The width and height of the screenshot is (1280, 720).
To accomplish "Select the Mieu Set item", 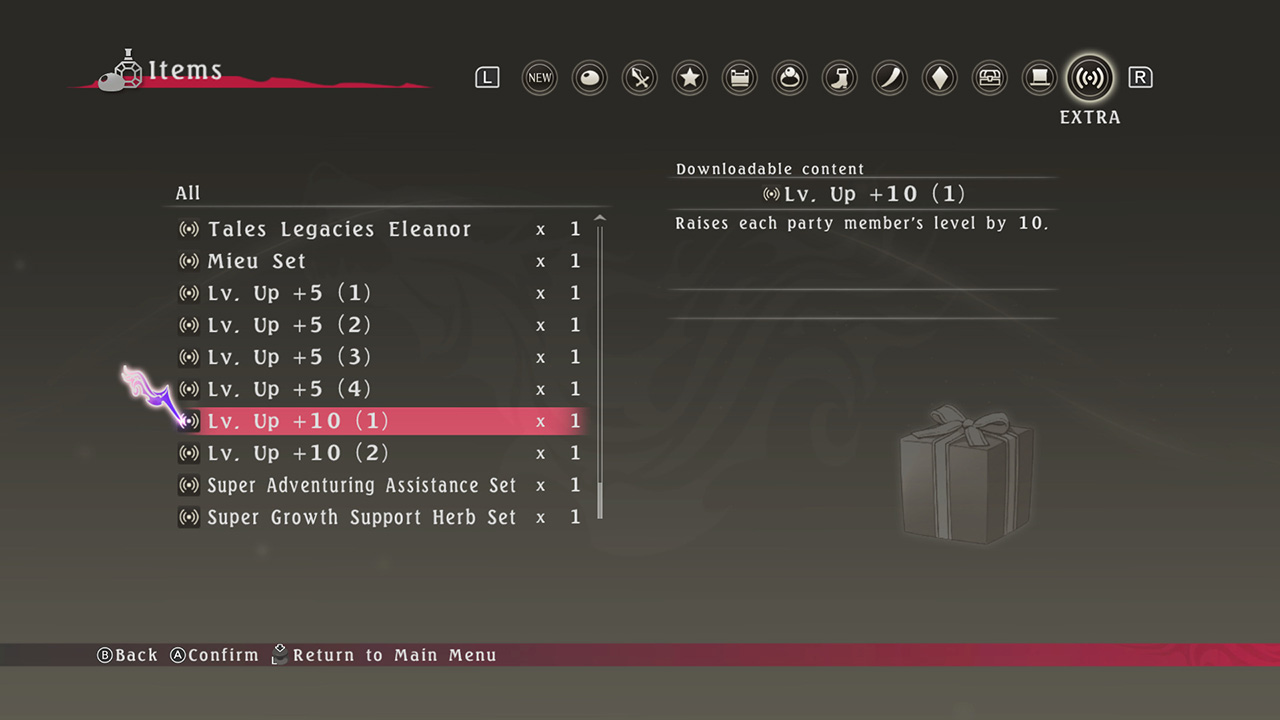I will [256, 261].
